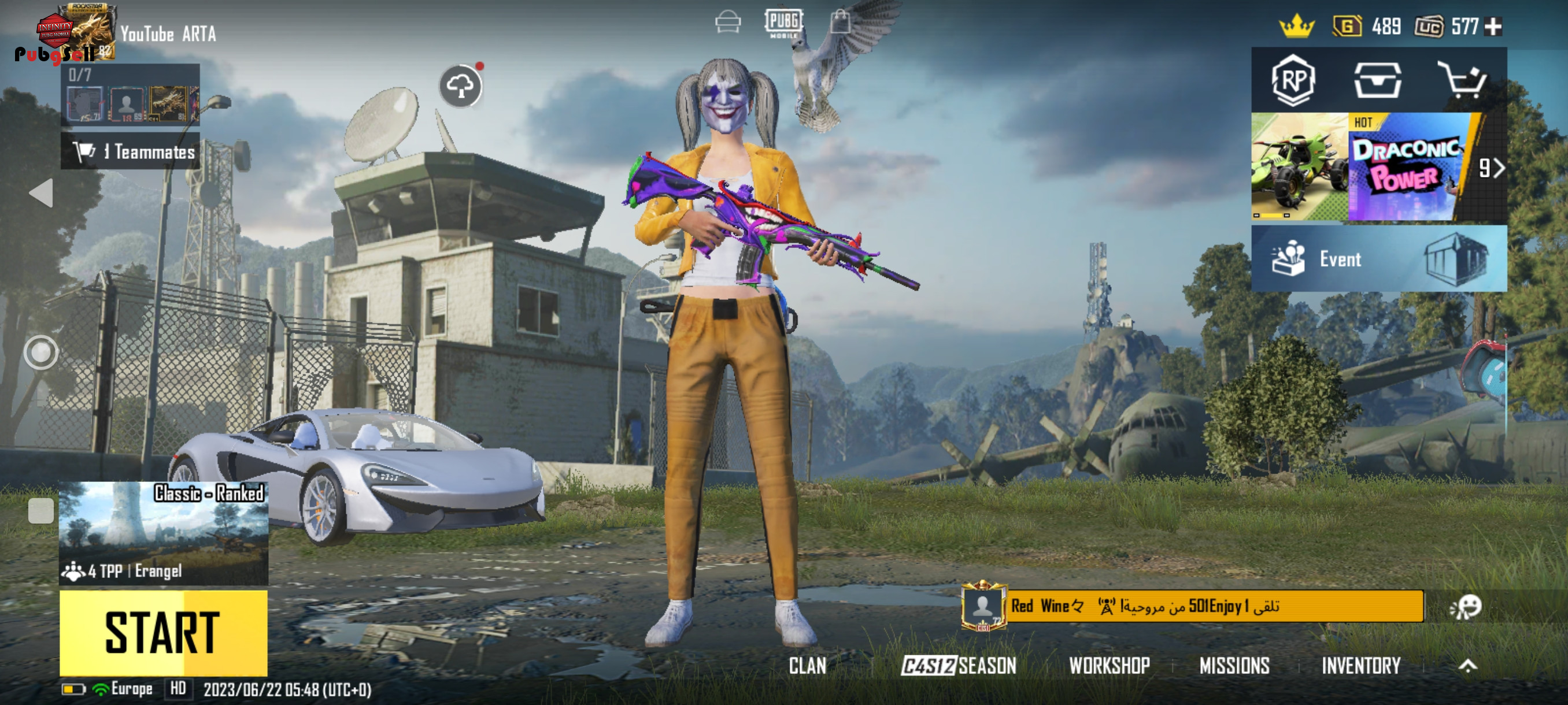
Task: Open the C4S12 SEASON menu
Action: (958, 666)
